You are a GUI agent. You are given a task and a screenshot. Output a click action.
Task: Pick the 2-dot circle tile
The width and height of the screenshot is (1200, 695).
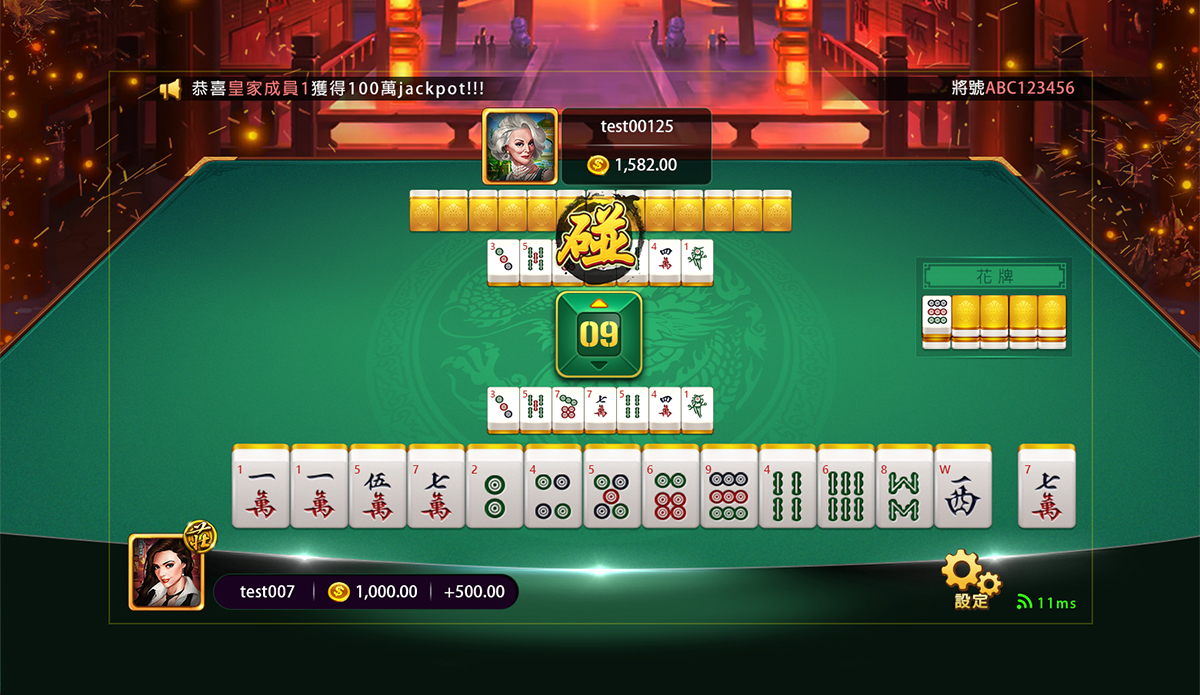pyautogui.click(x=495, y=487)
